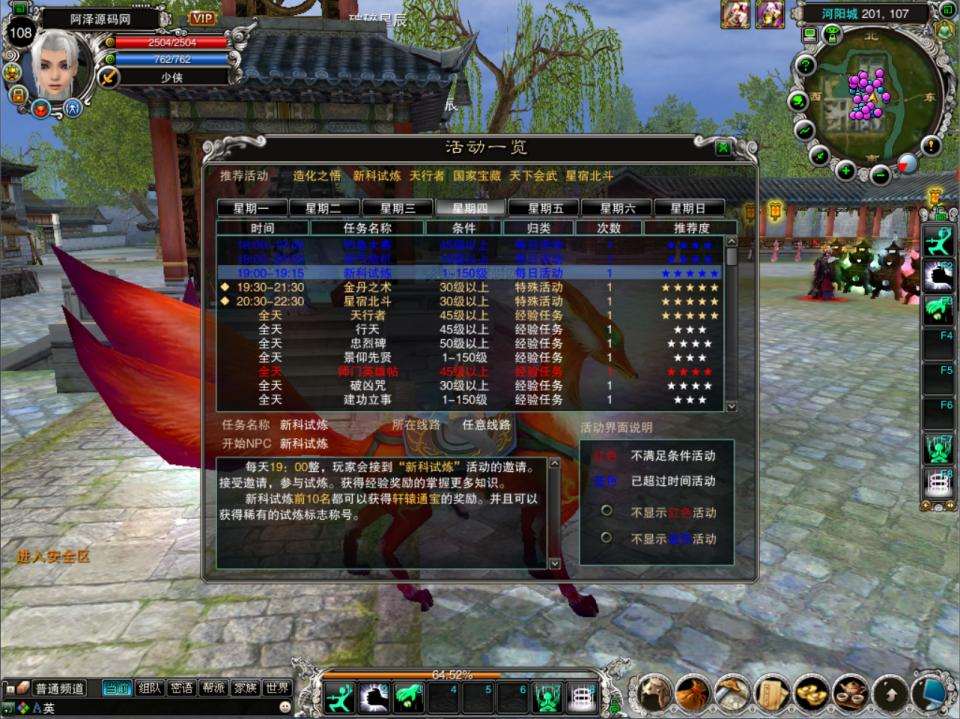Select the 帮派 chat channel tab
Screen dimensions: 960x719
pyautogui.click(x=213, y=688)
